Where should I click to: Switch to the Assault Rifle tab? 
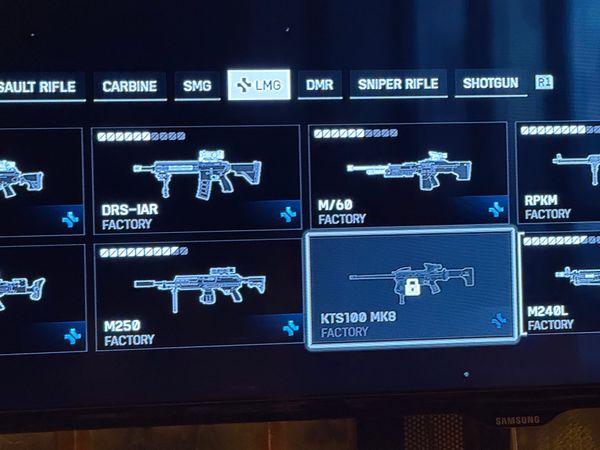click(40, 86)
